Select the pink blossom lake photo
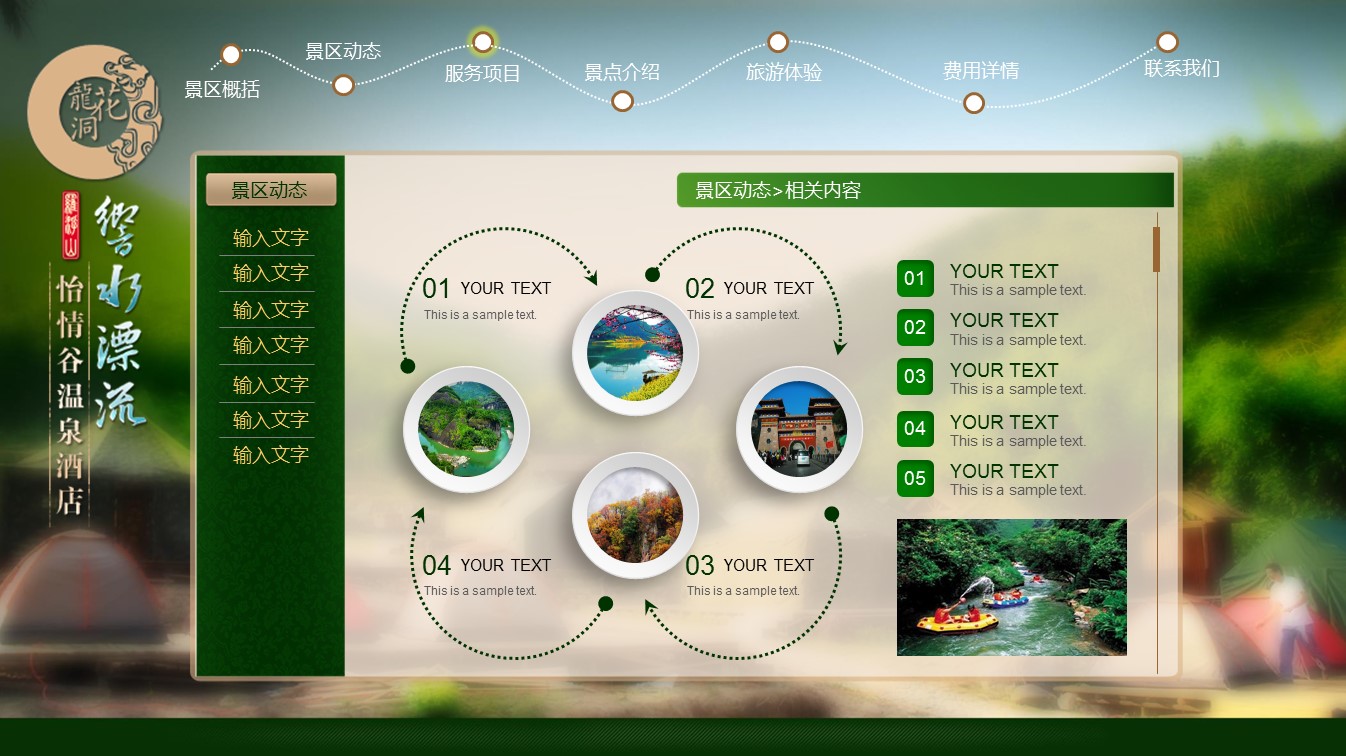Screen dimensions: 1346x756 (x=635, y=353)
